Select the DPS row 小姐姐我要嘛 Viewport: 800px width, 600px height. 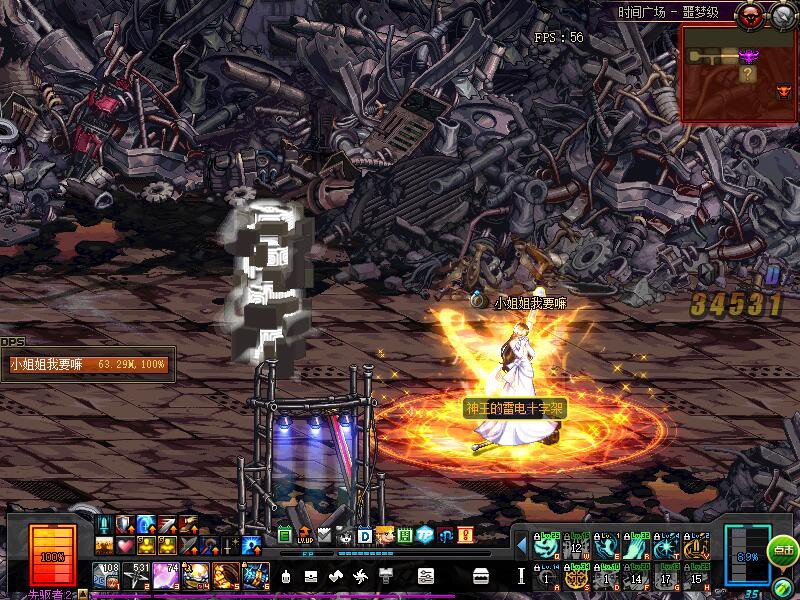(88, 365)
